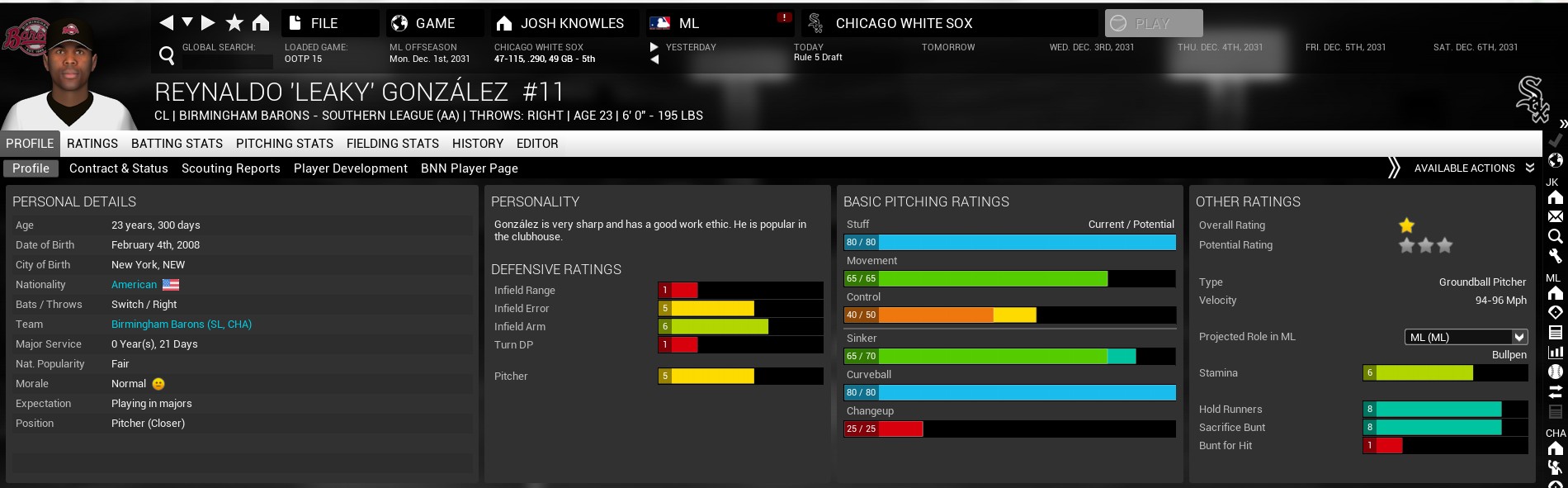This screenshot has width=1568, height=488.
Task: Switch to the Batting Stats tab
Action: [177, 144]
